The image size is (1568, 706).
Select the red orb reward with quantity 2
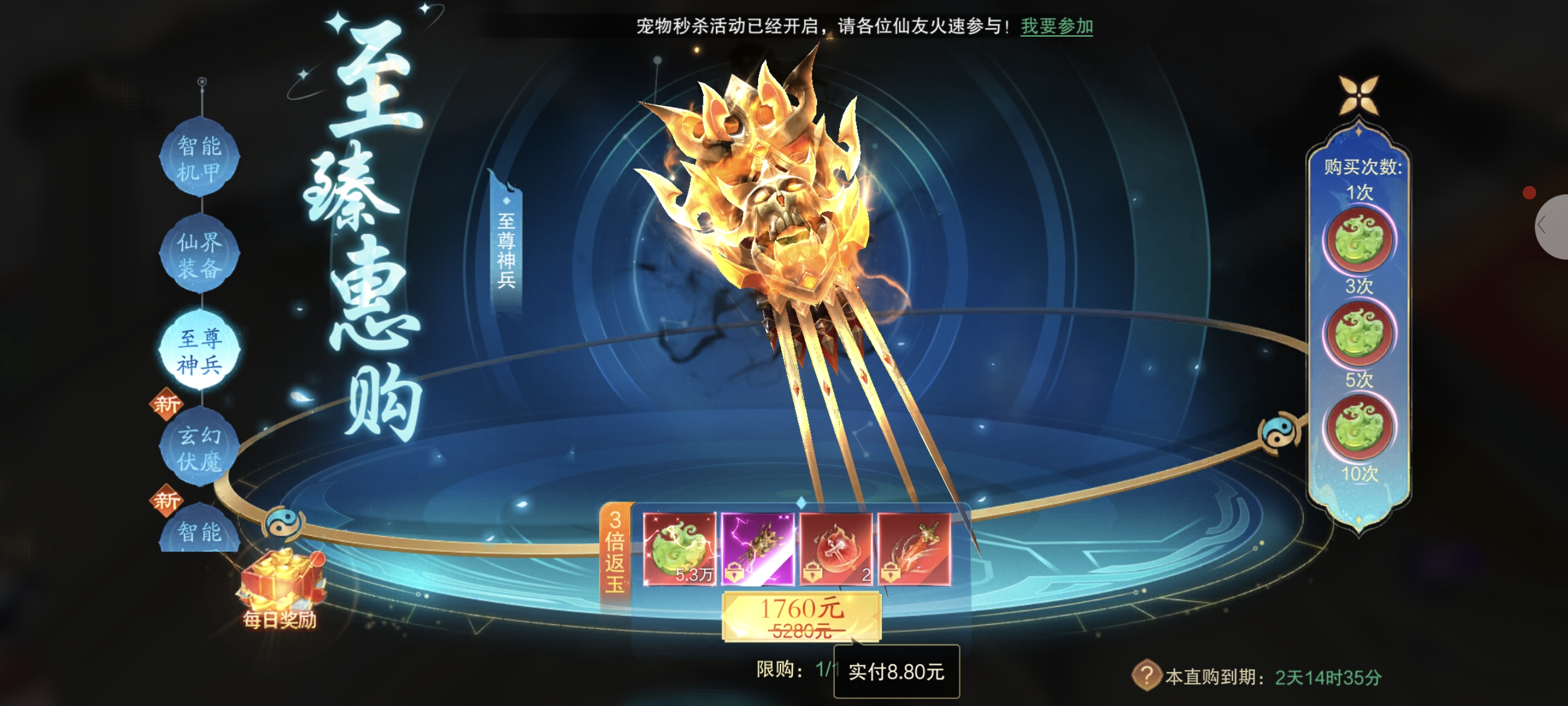pos(836,549)
